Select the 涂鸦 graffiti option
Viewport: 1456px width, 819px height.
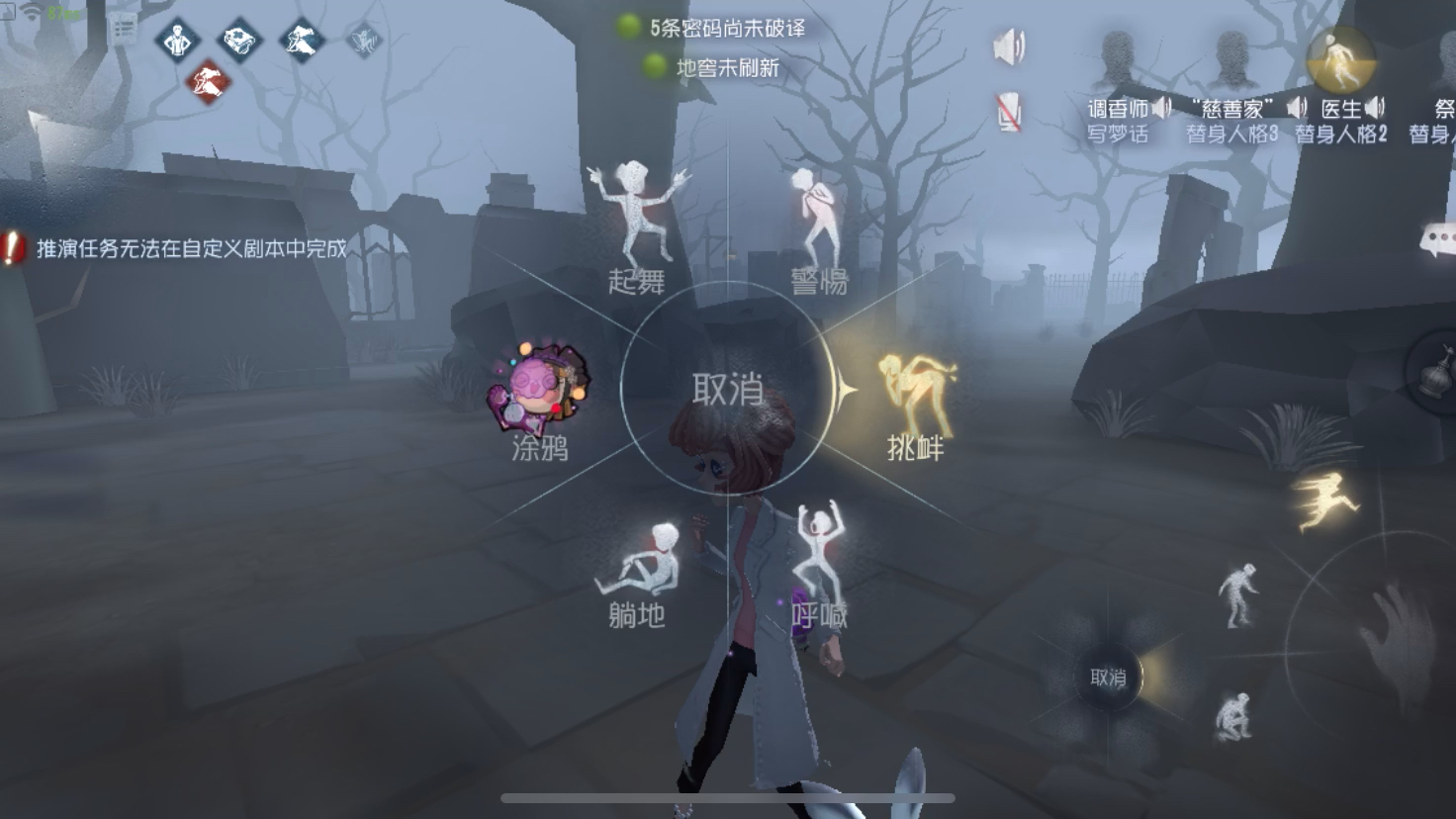[539, 396]
